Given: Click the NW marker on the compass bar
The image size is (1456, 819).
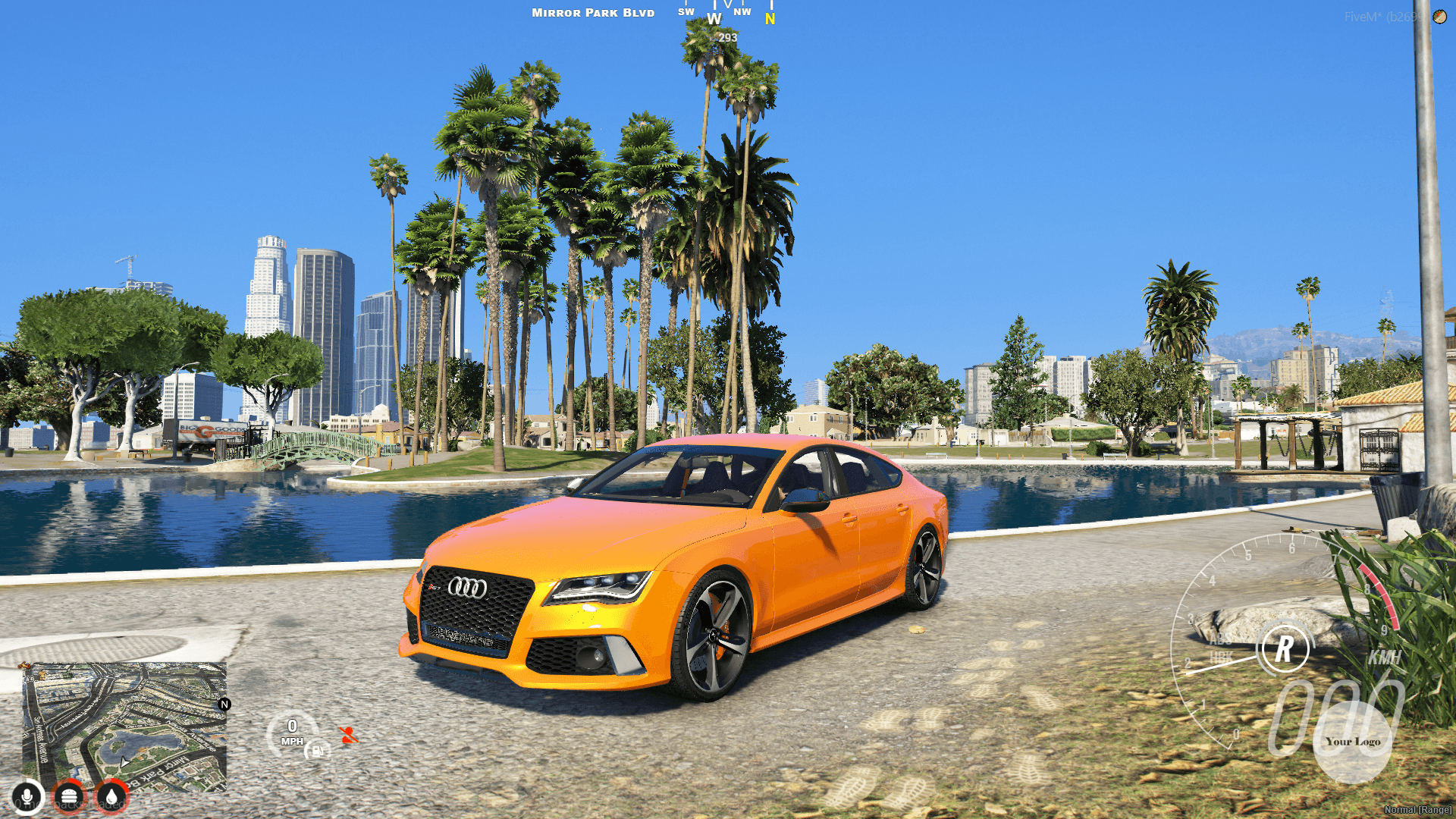Looking at the screenshot, I should [x=742, y=11].
